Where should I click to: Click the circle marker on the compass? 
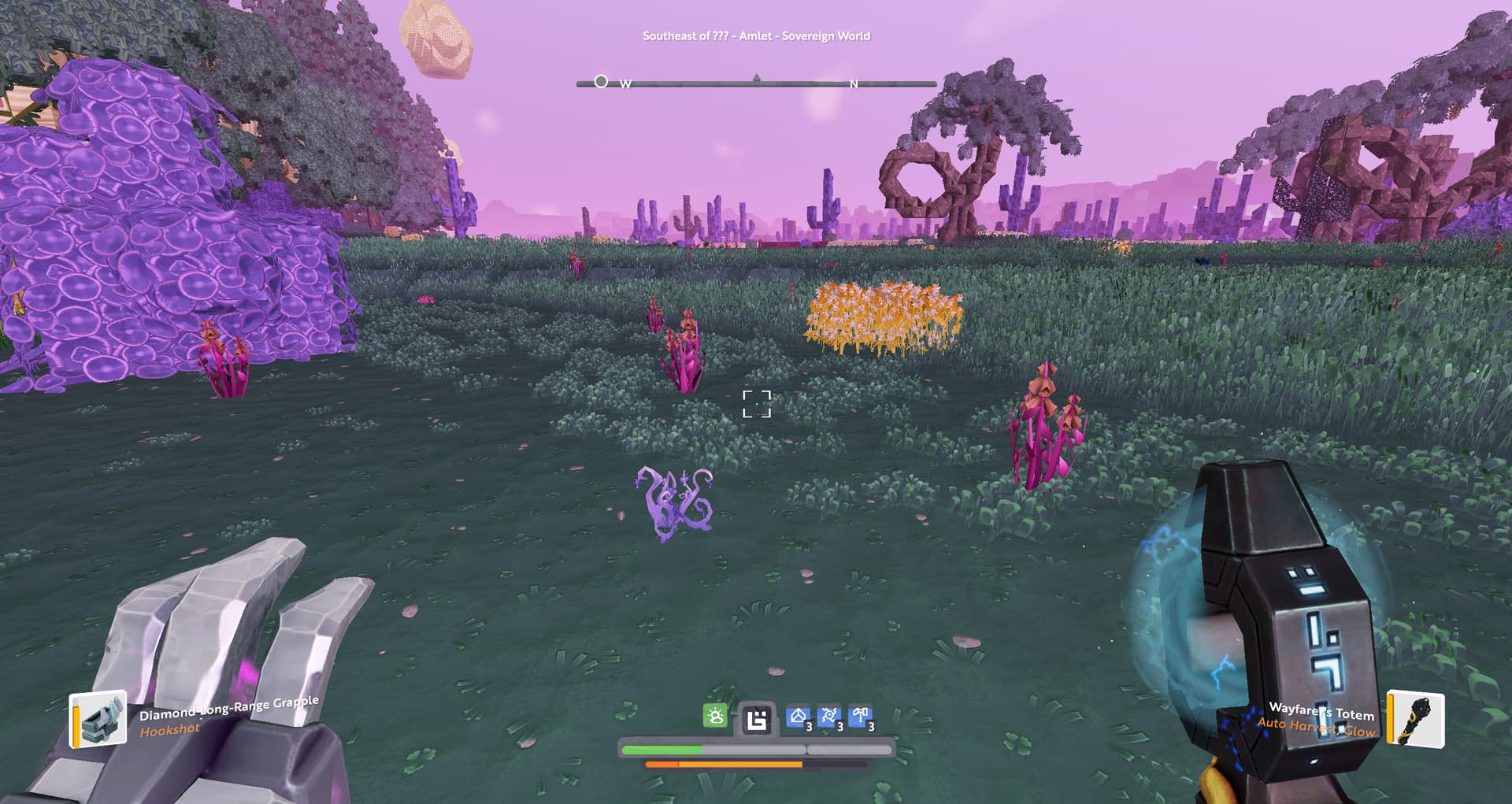tap(601, 81)
